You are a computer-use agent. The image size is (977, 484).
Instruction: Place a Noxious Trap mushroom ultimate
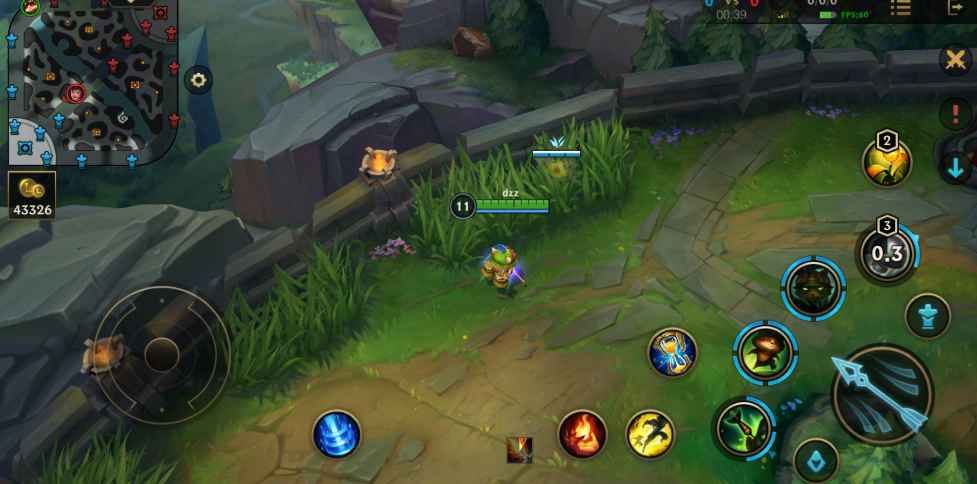[886, 254]
